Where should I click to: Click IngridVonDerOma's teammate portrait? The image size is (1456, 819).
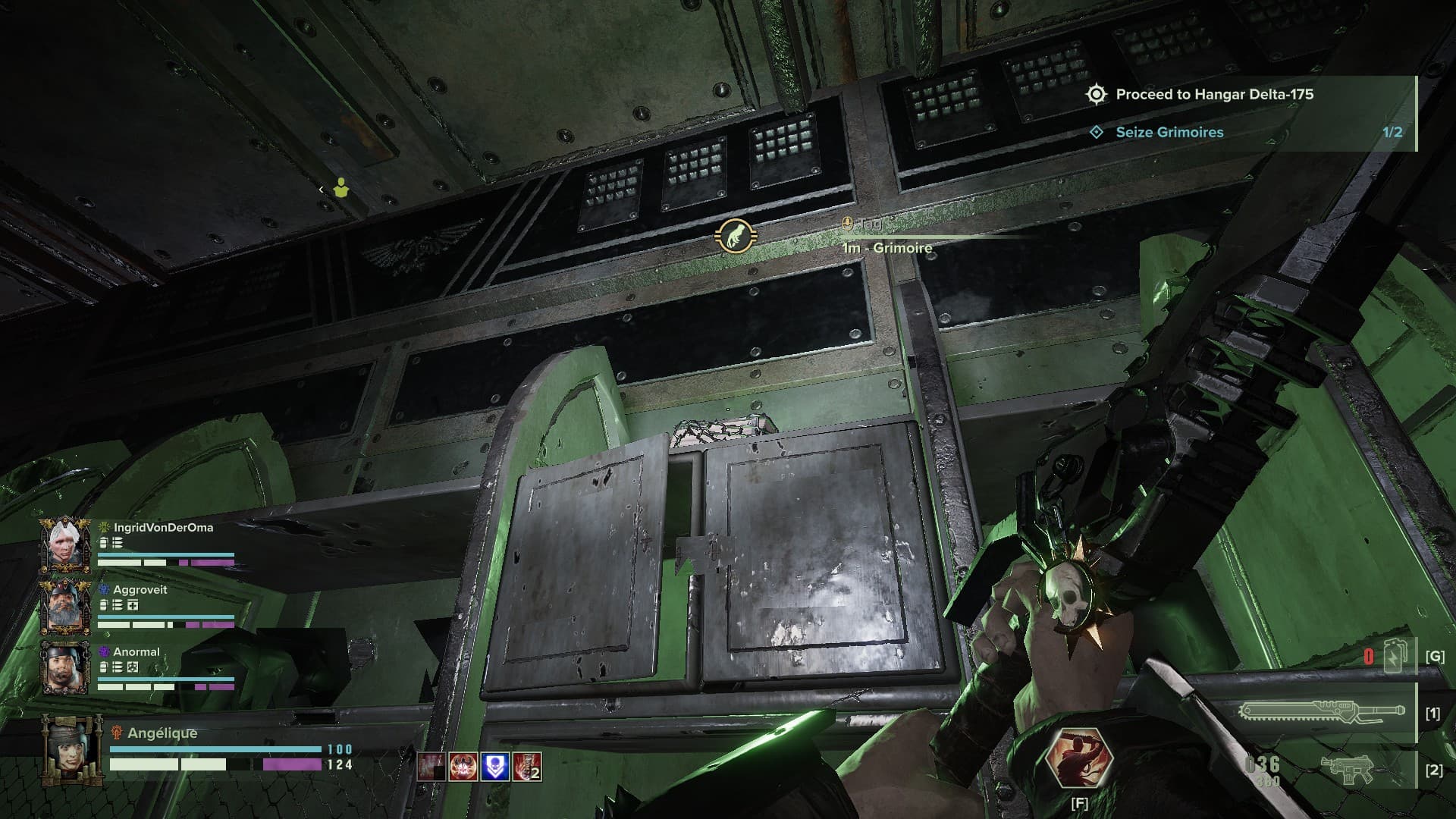pos(65,544)
